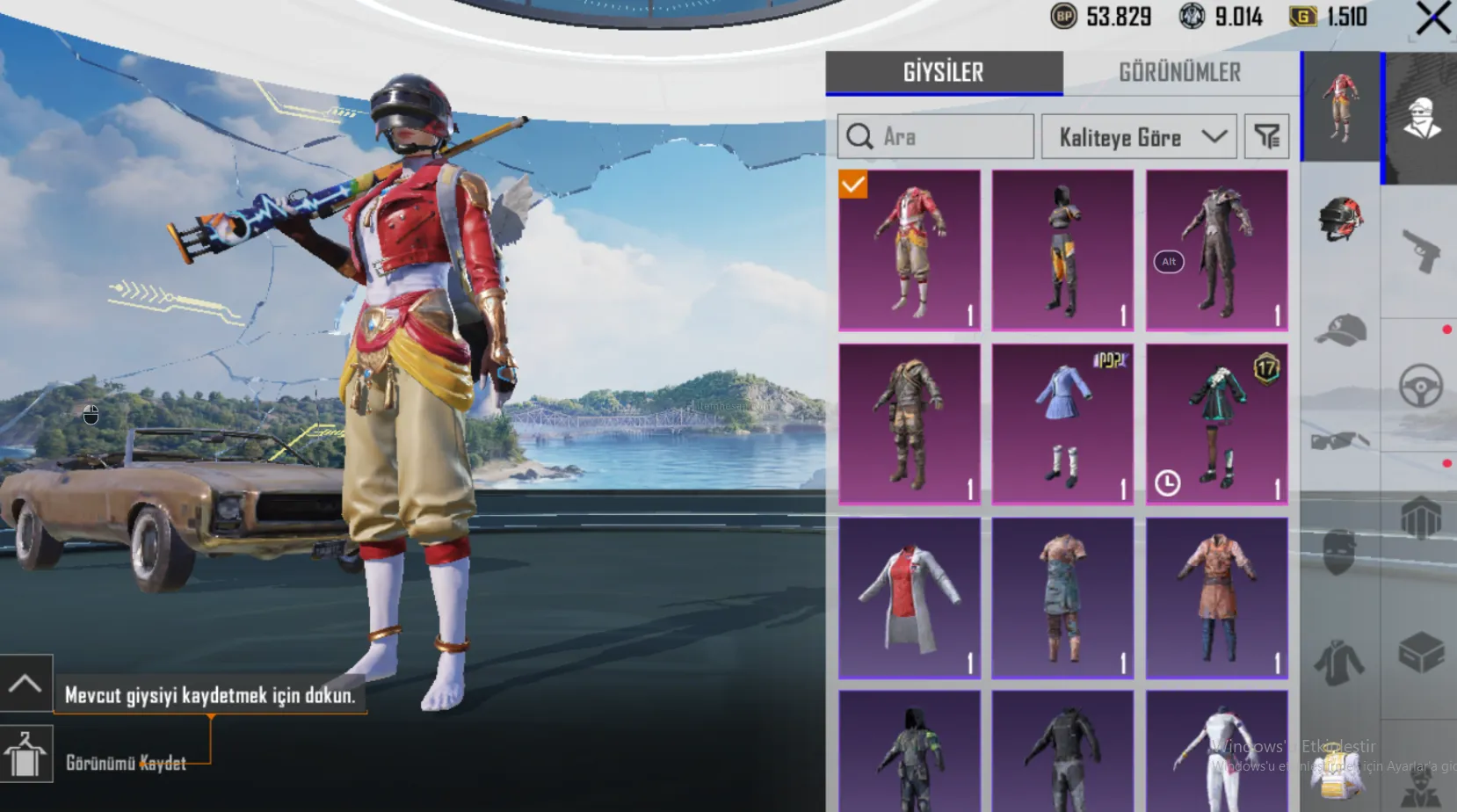Switch to the GİYSİLER tab

pyautogui.click(x=944, y=72)
